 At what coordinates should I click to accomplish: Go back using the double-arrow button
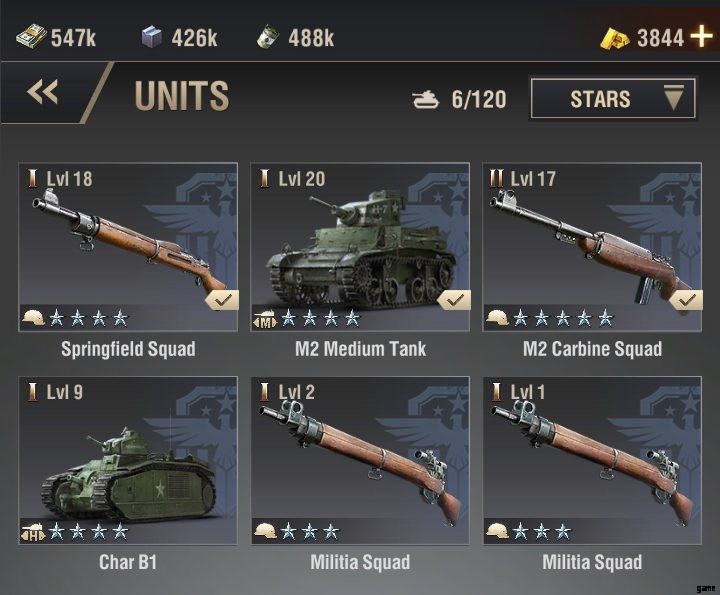click(43, 94)
